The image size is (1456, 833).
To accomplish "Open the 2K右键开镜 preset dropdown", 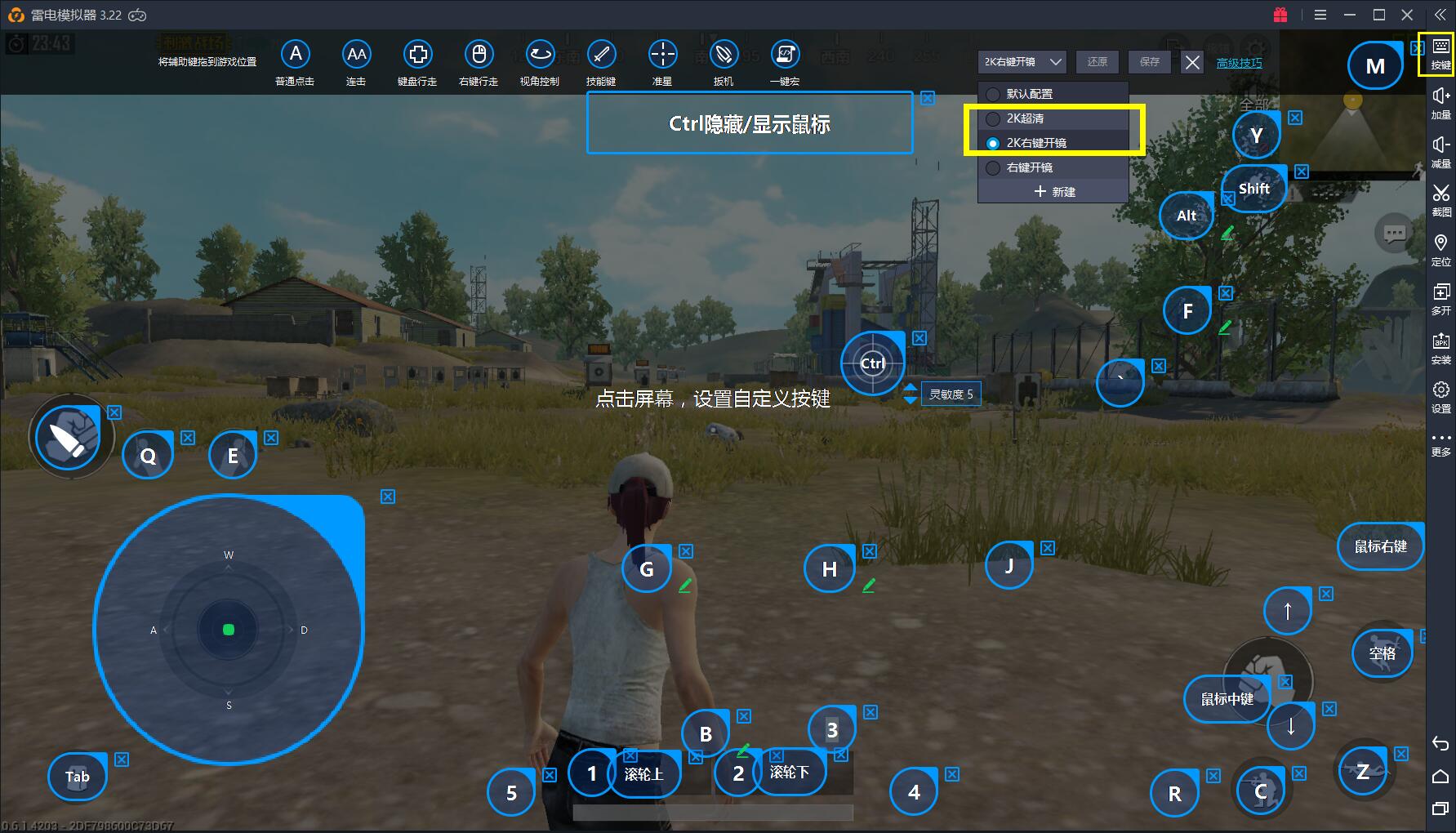I will 1022,62.
